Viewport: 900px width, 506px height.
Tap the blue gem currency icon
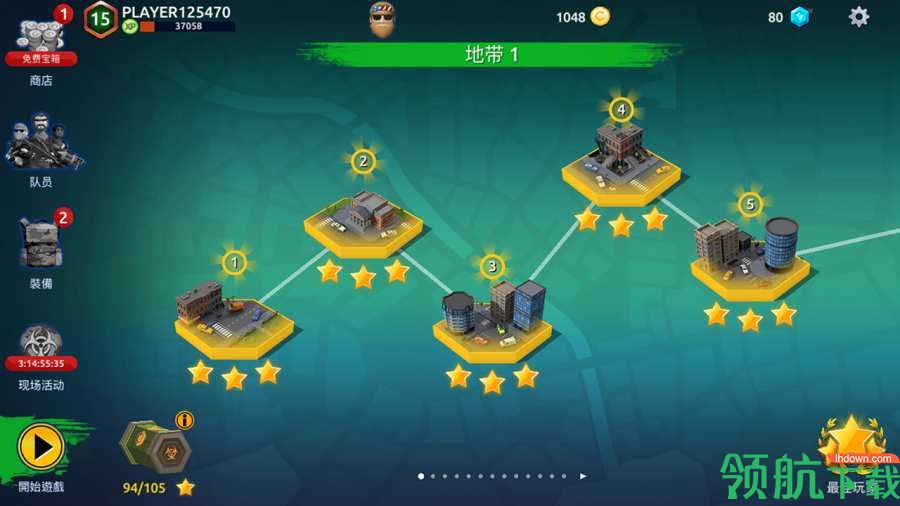800,16
